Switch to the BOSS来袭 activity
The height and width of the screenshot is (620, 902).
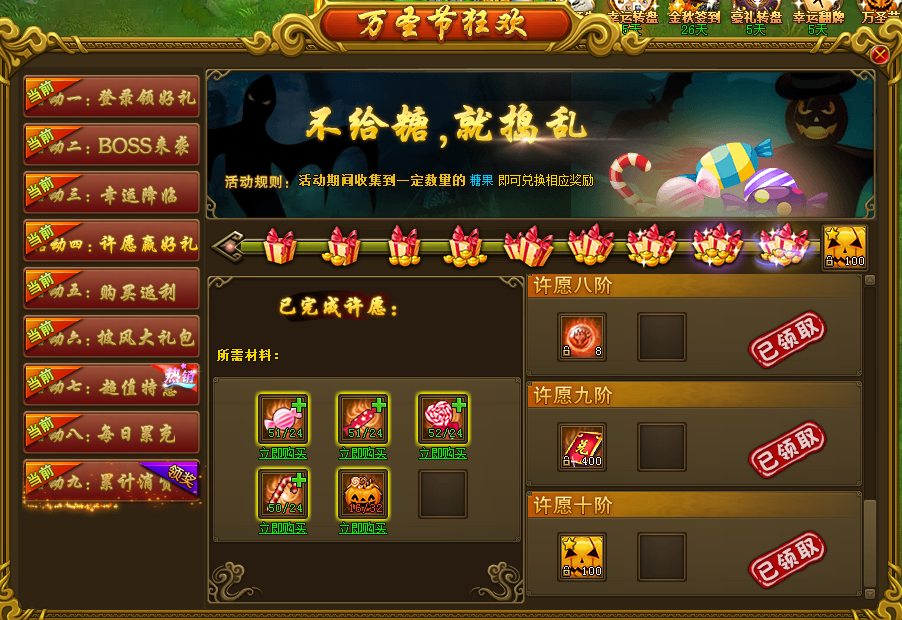(112, 145)
